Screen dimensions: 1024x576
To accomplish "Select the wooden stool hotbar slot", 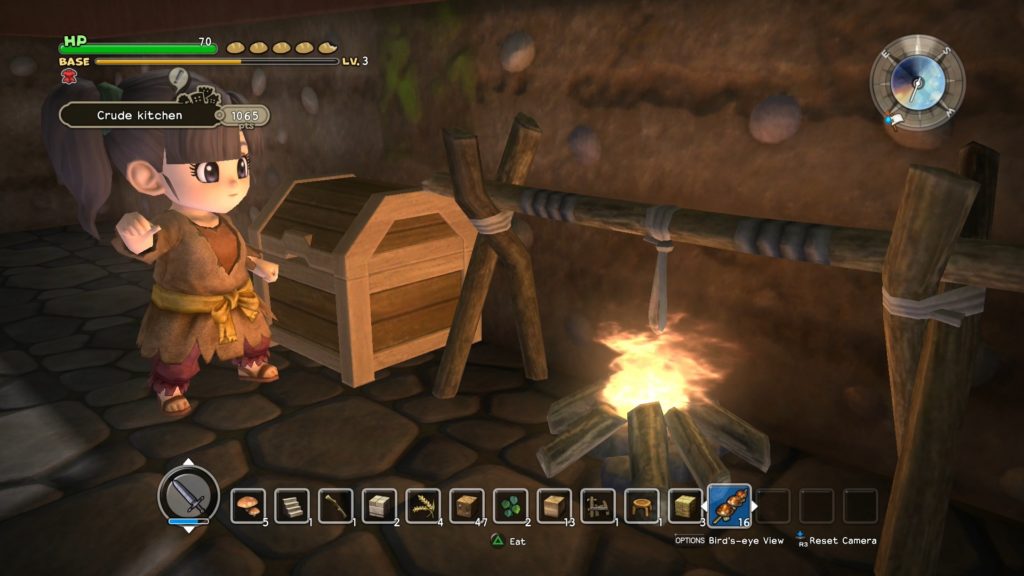I will 642,505.
